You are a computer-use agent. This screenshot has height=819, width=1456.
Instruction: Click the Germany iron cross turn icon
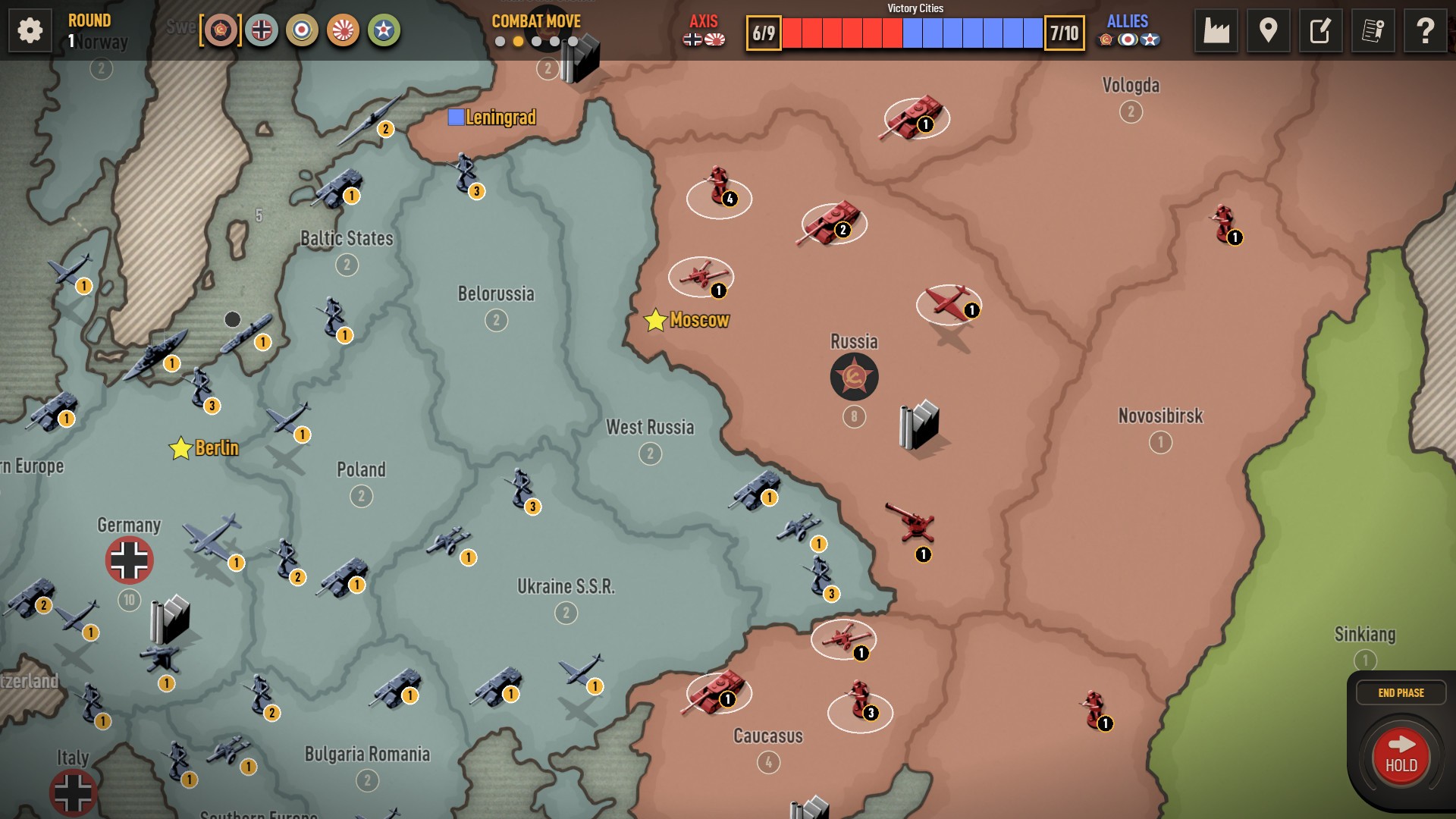262,30
